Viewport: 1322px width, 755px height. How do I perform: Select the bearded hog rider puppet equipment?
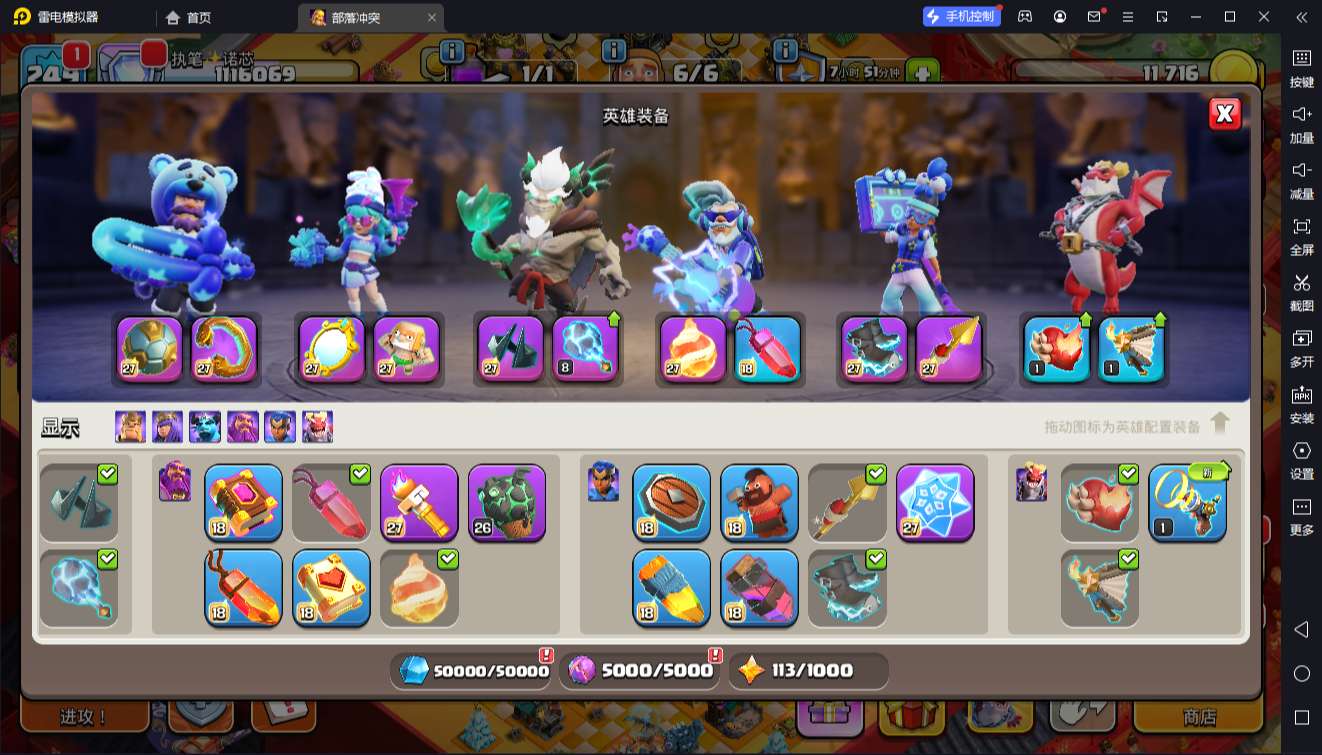point(759,503)
